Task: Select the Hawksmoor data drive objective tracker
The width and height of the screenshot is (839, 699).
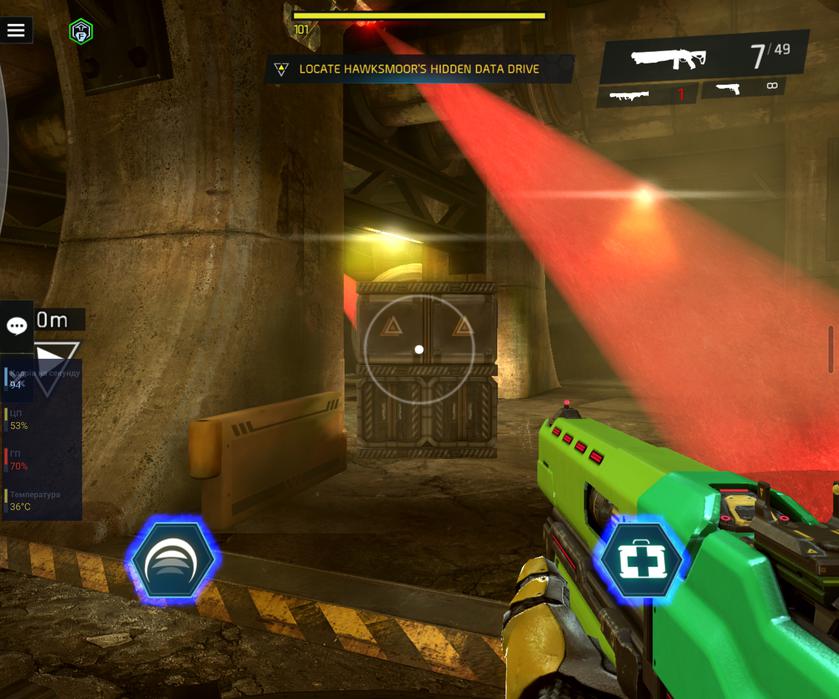Action: click(x=420, y=69)
